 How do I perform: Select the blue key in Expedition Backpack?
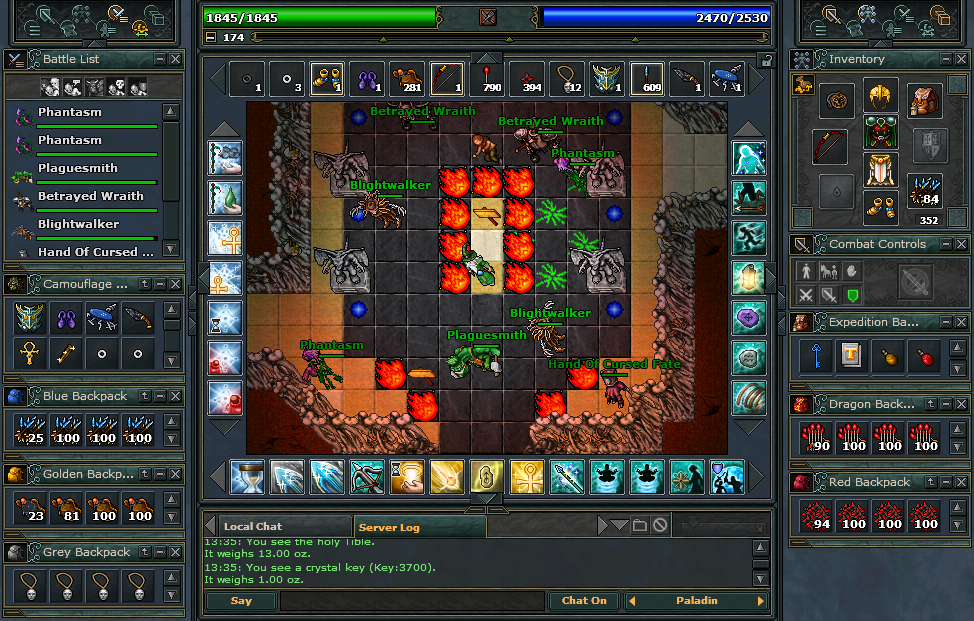816,357
